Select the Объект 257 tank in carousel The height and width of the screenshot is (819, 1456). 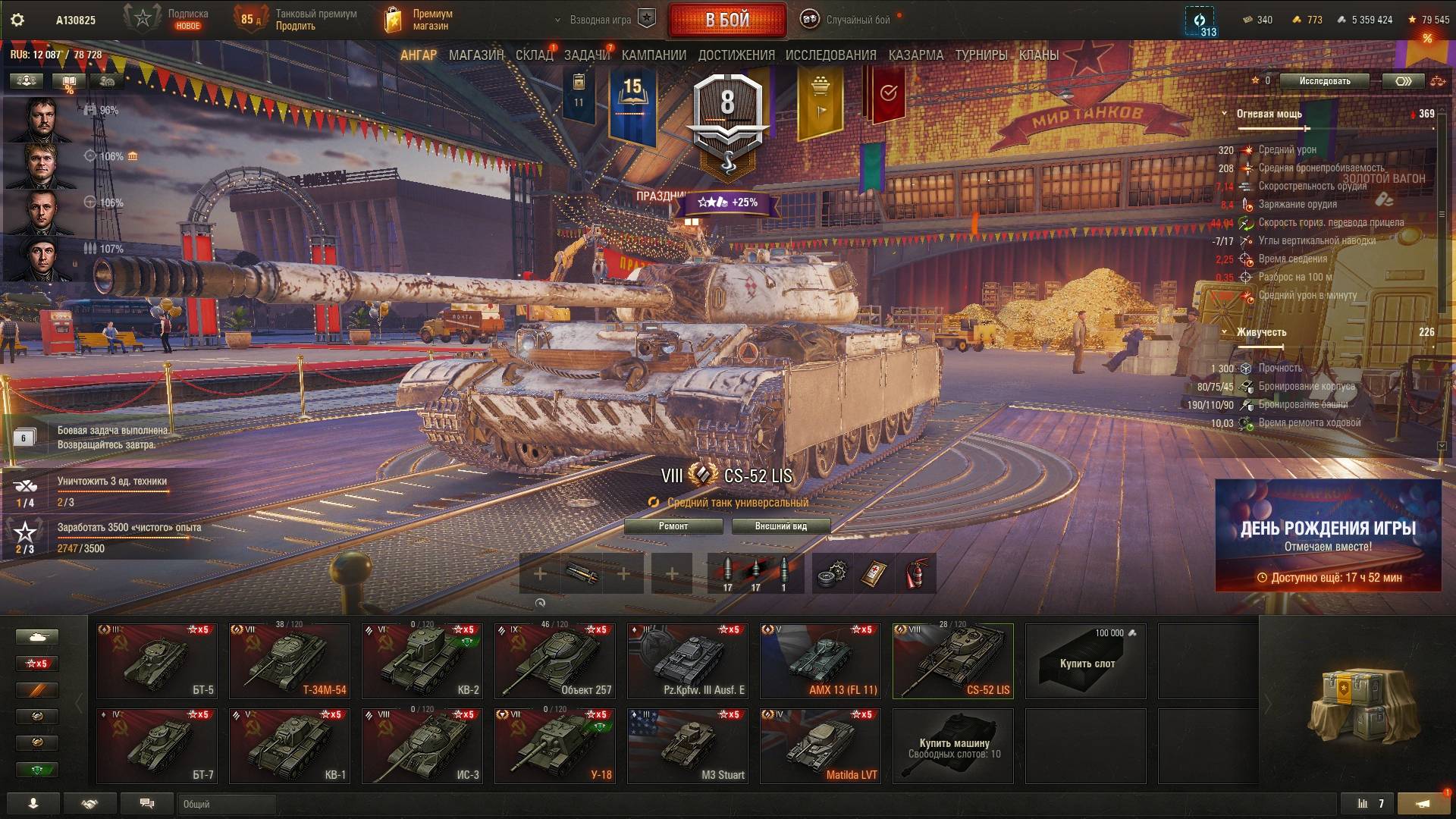coord(554,661)
